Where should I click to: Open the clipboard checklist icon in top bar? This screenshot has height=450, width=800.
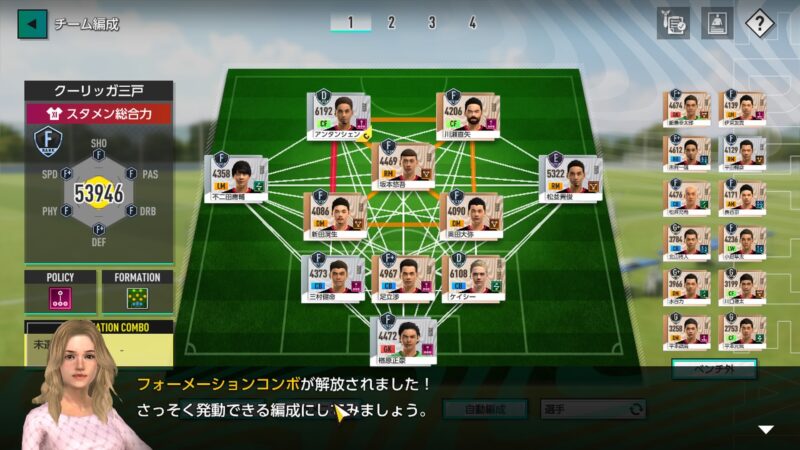(673, 22)
